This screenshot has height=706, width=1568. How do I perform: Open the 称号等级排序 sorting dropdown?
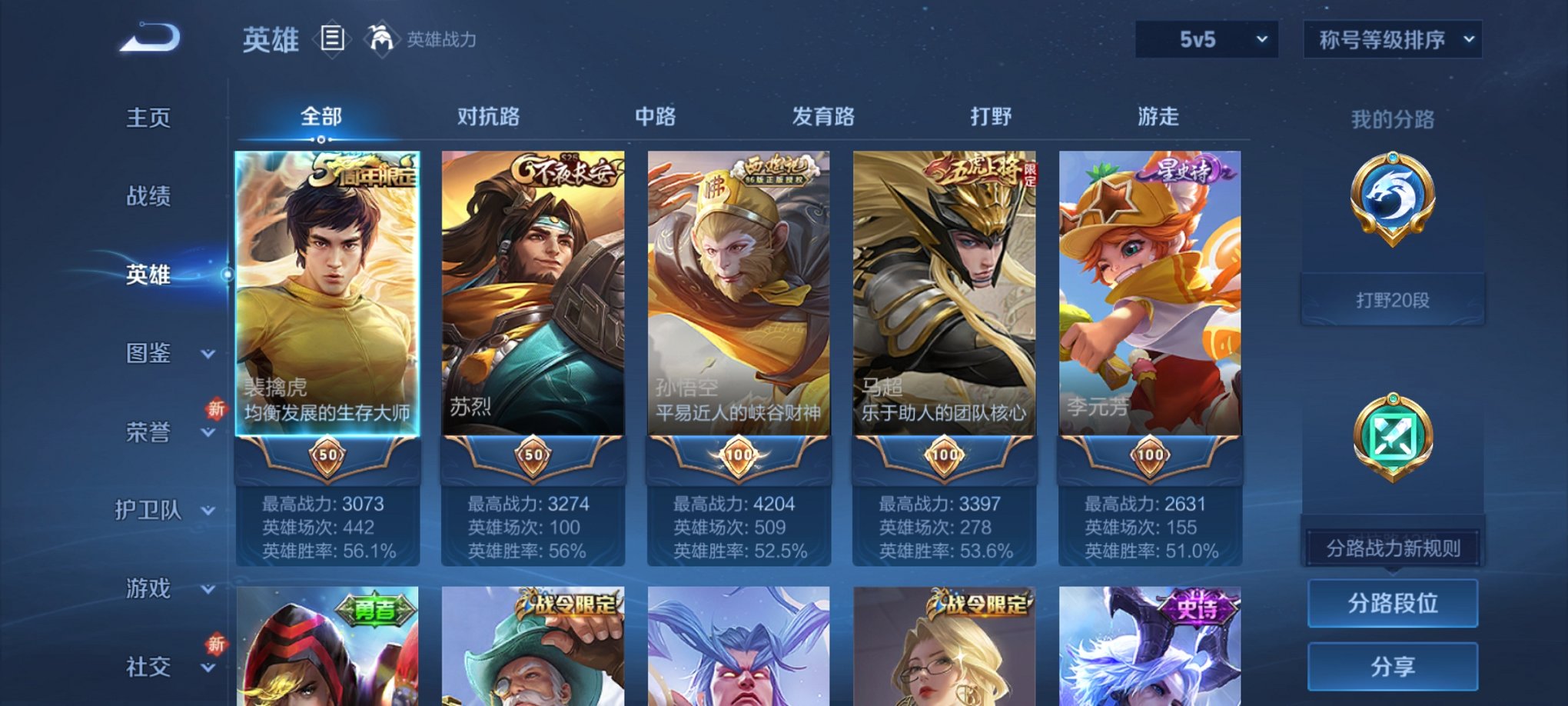click(1391, 37)
